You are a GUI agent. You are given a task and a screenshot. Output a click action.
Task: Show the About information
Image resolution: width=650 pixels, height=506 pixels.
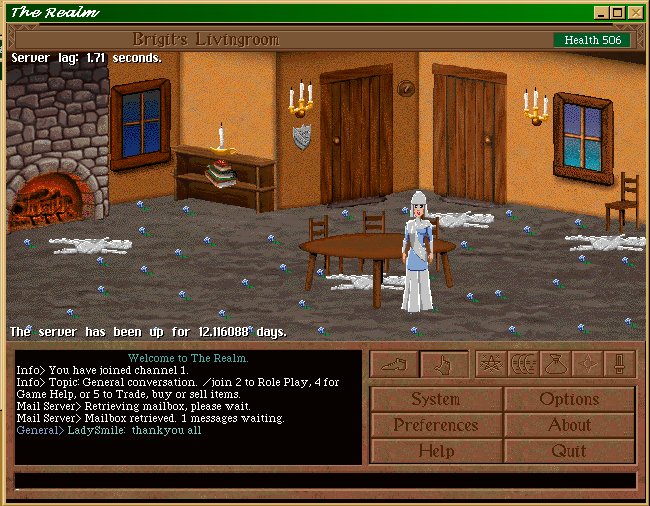click(x=569, y=425)
